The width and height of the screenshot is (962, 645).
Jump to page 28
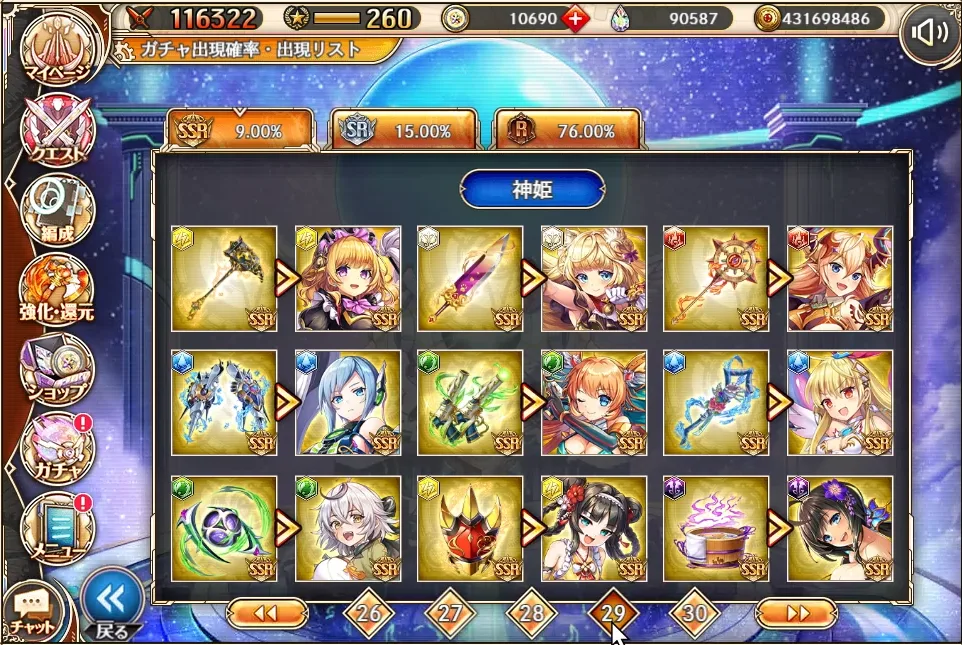coord(531,612)
